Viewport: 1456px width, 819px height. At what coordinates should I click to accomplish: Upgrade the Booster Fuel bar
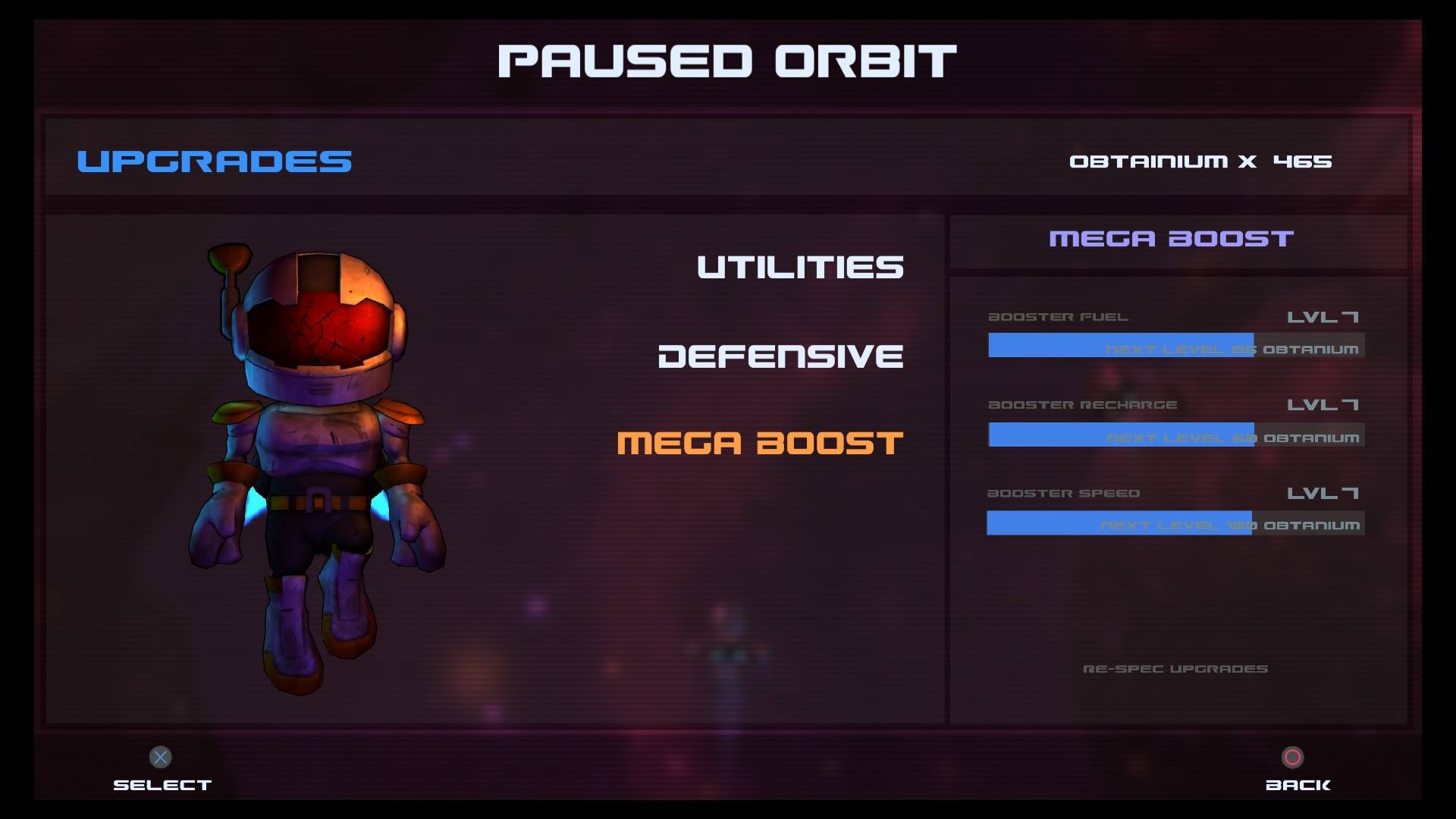tap(1175, 346)
